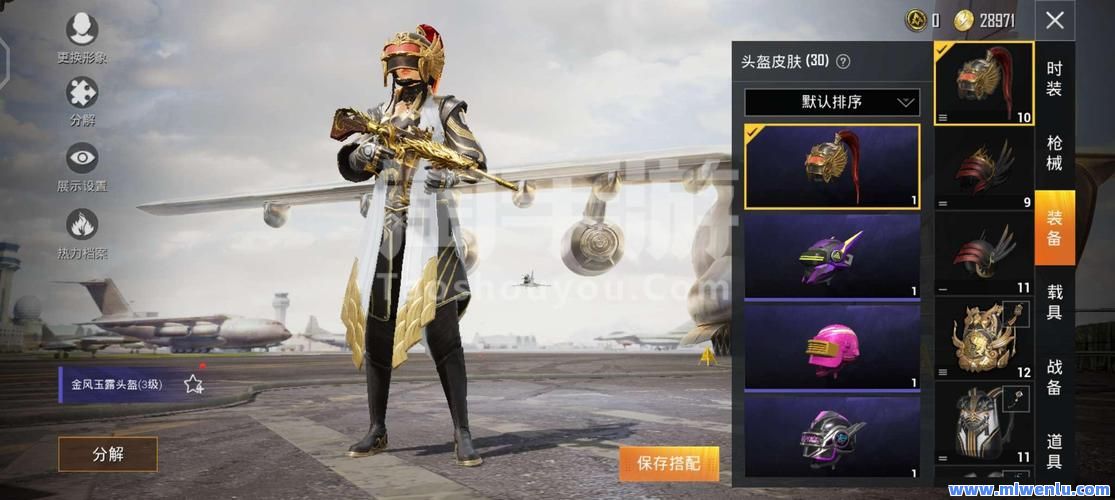Switch to the 时装 tab
The width and height of the screenshot is (1115, 500).
[x=1054, y=79]
